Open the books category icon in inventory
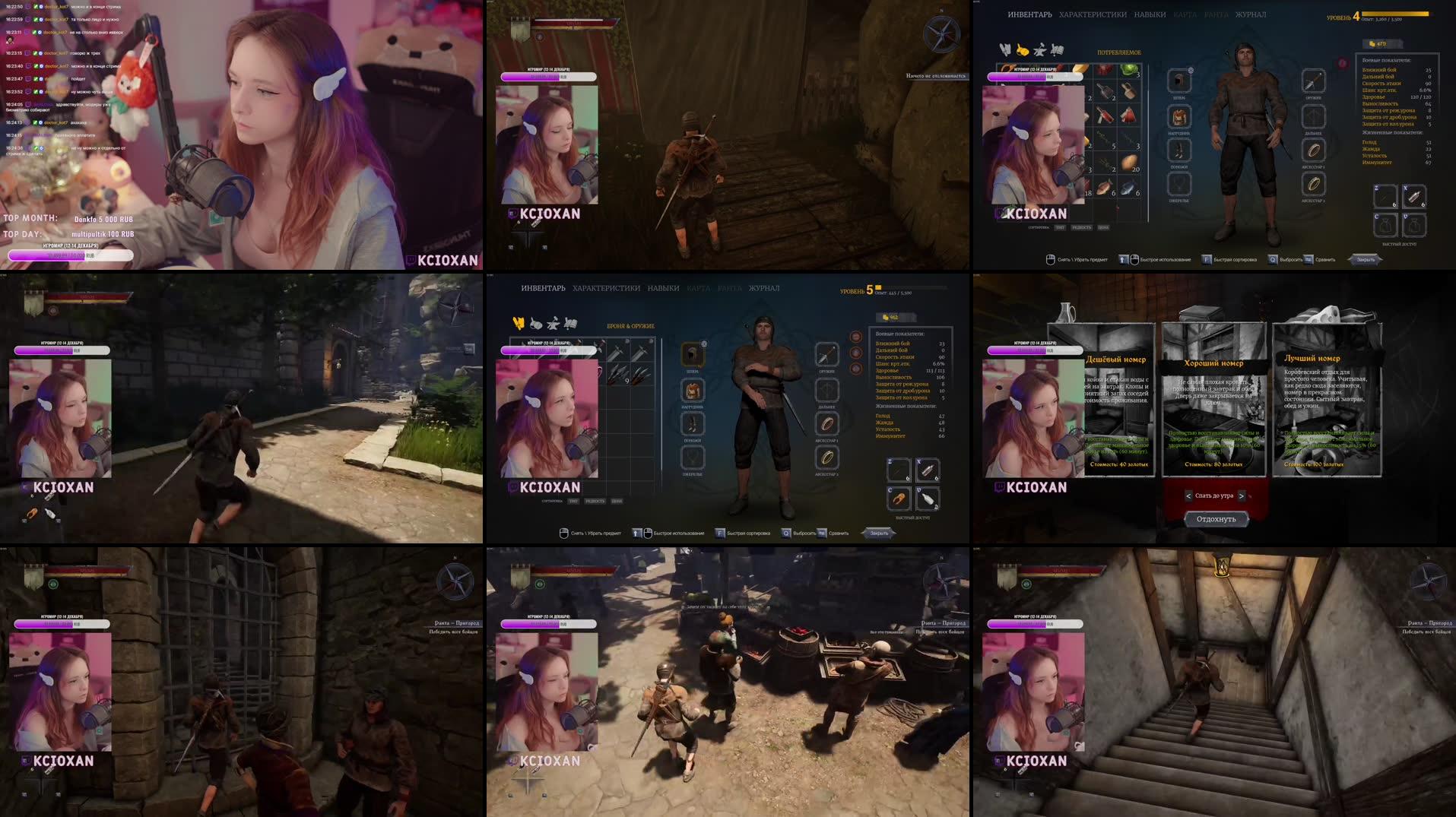Image resolution: width=1456 pixels, height=817 pixels. tap(571, 324)
